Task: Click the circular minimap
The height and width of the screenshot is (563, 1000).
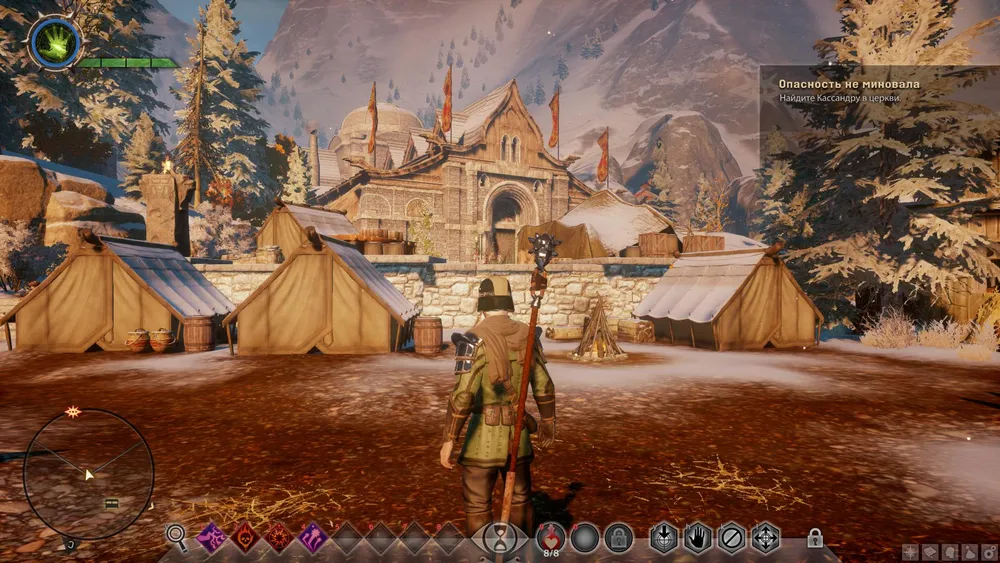Action: coord(88,473)
